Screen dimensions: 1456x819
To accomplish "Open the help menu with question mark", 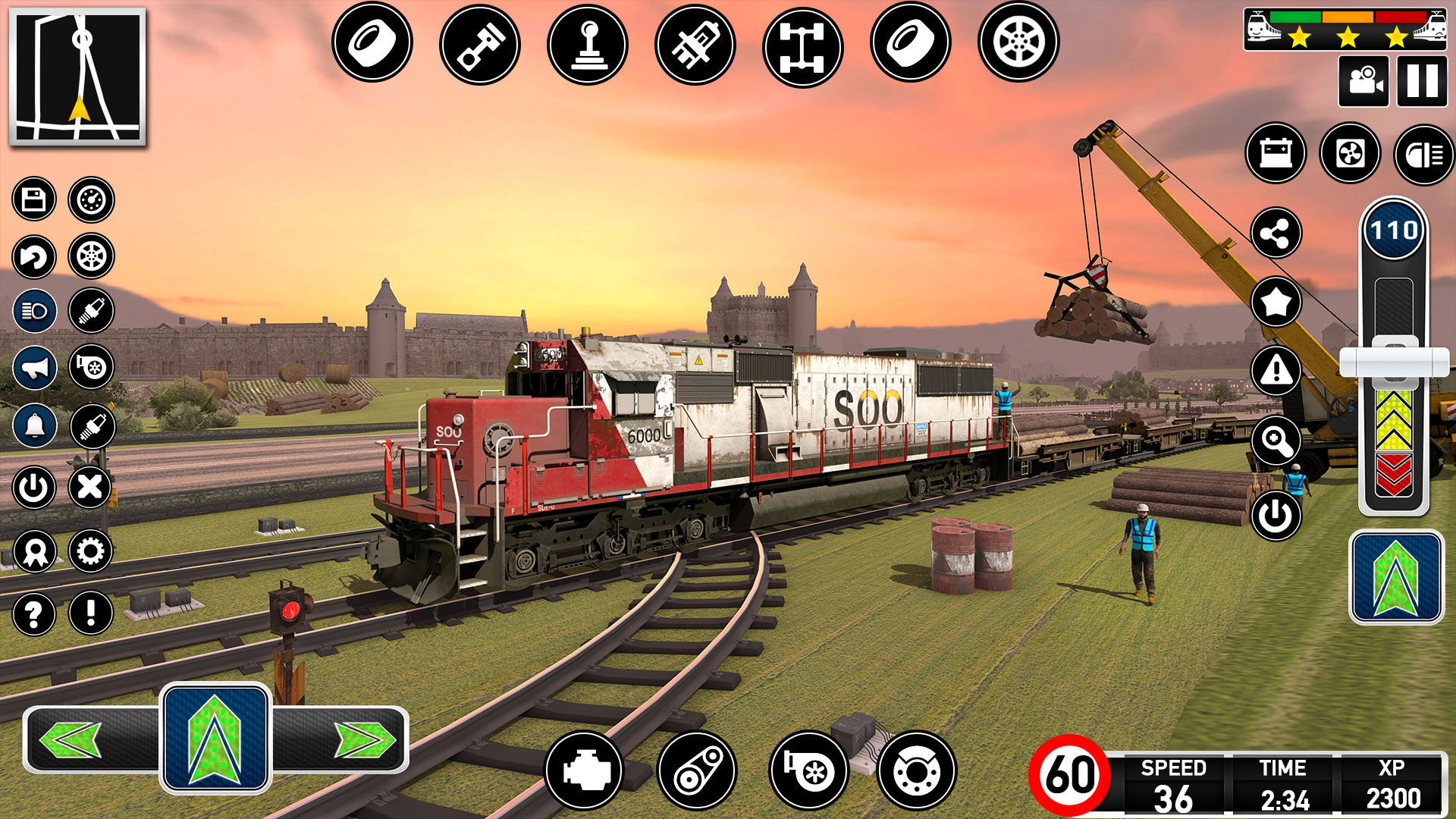I will point(33,613).
